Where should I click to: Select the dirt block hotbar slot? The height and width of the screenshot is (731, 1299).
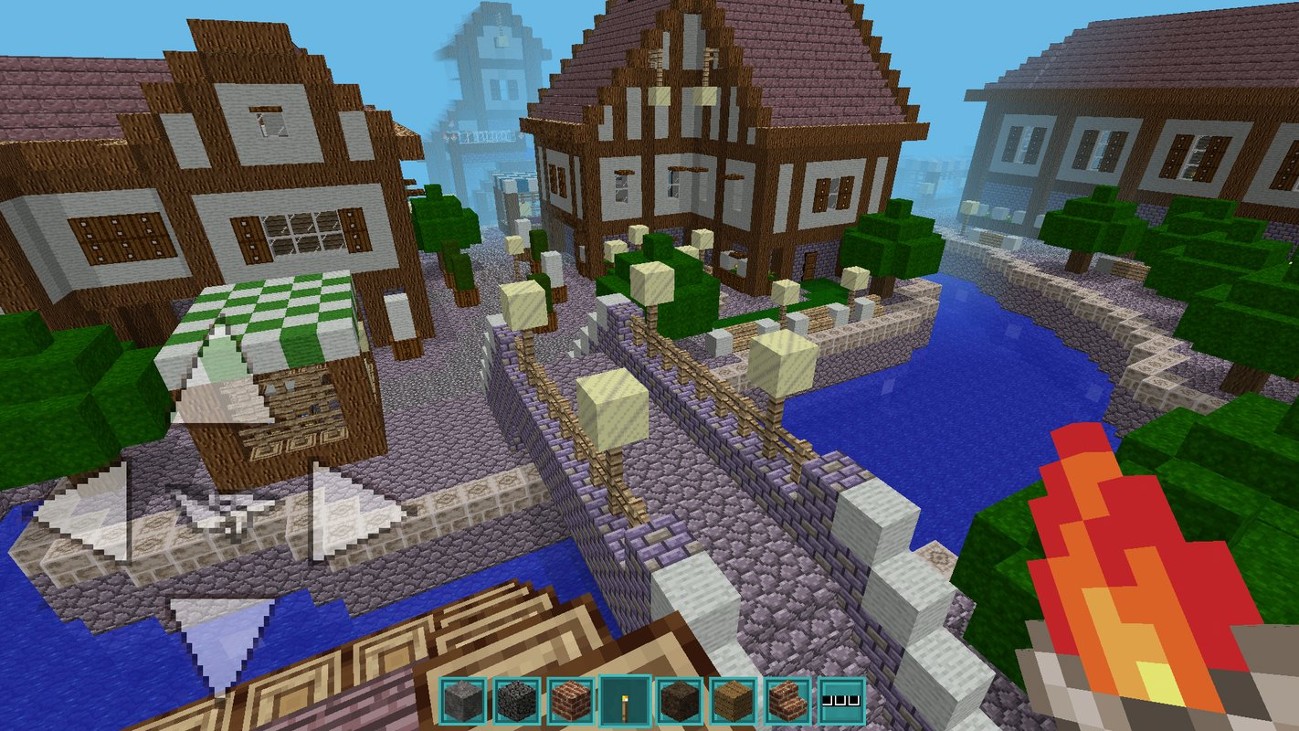tap(681, 700)
